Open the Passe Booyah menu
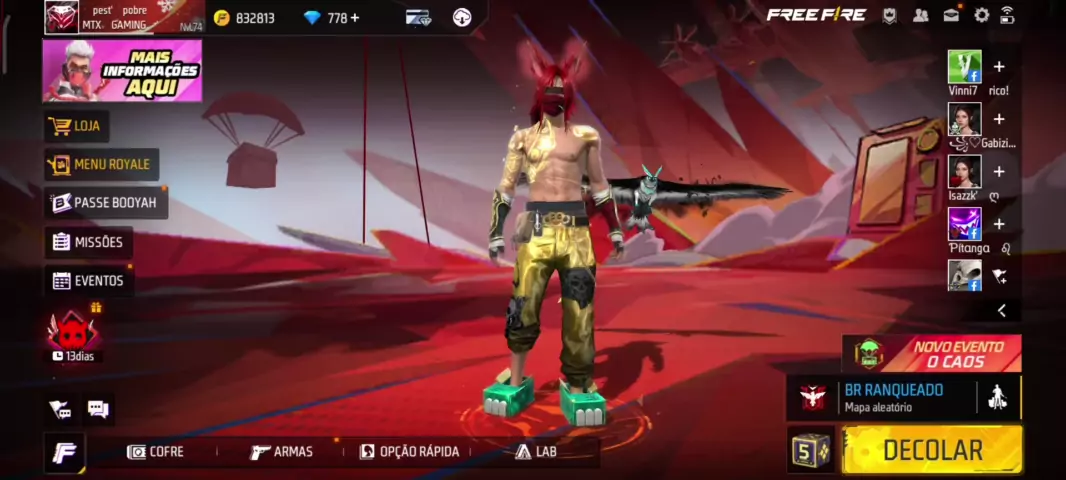This screenshot has width=1066, height=480. (105, 202)
